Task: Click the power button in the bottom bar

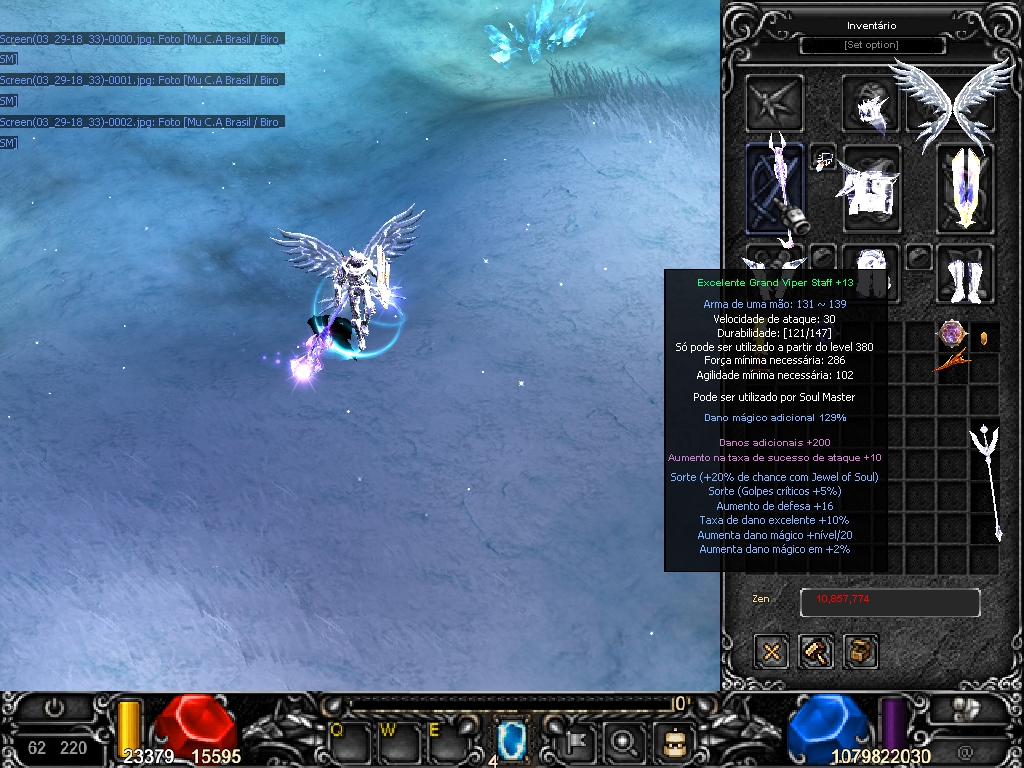Action: point(54,707)
